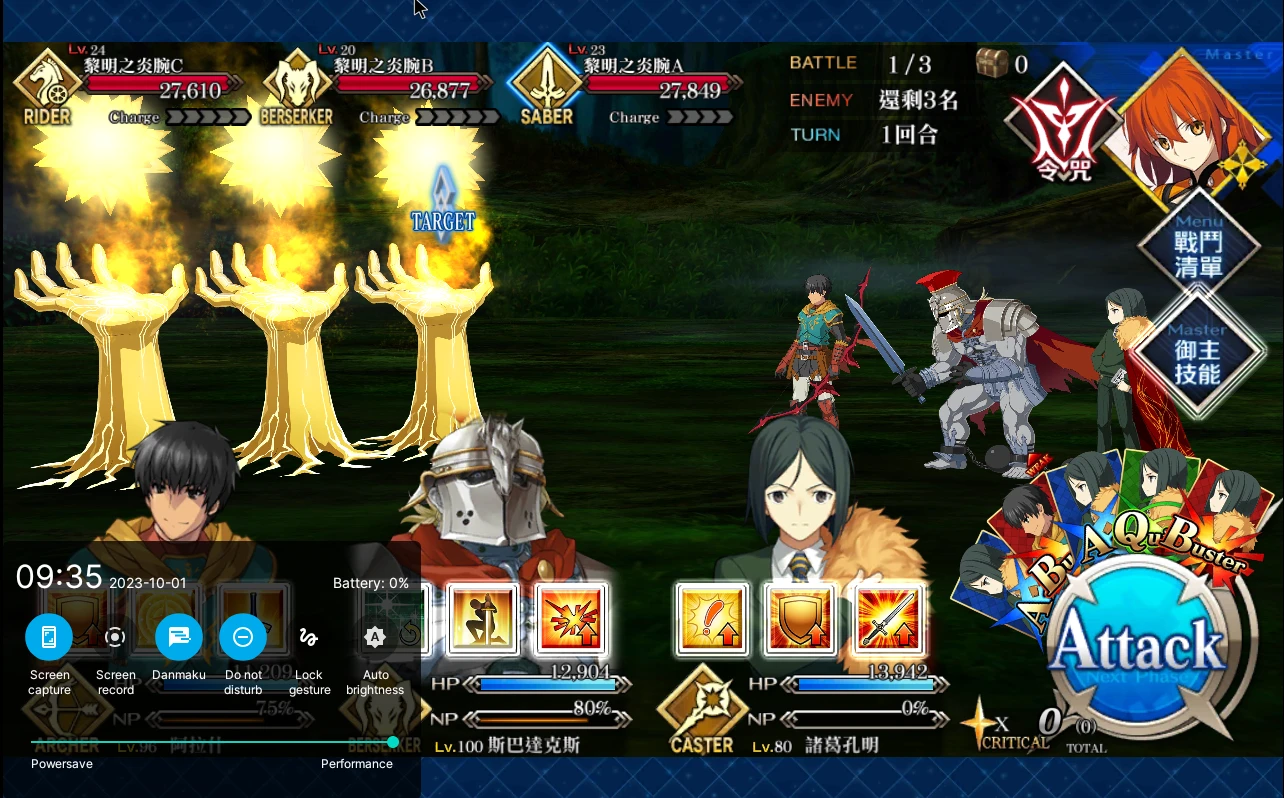This screenshot has width=1284, height=798.
Task: Take a screenshot with Screen capture
Action: click(49, 636)
